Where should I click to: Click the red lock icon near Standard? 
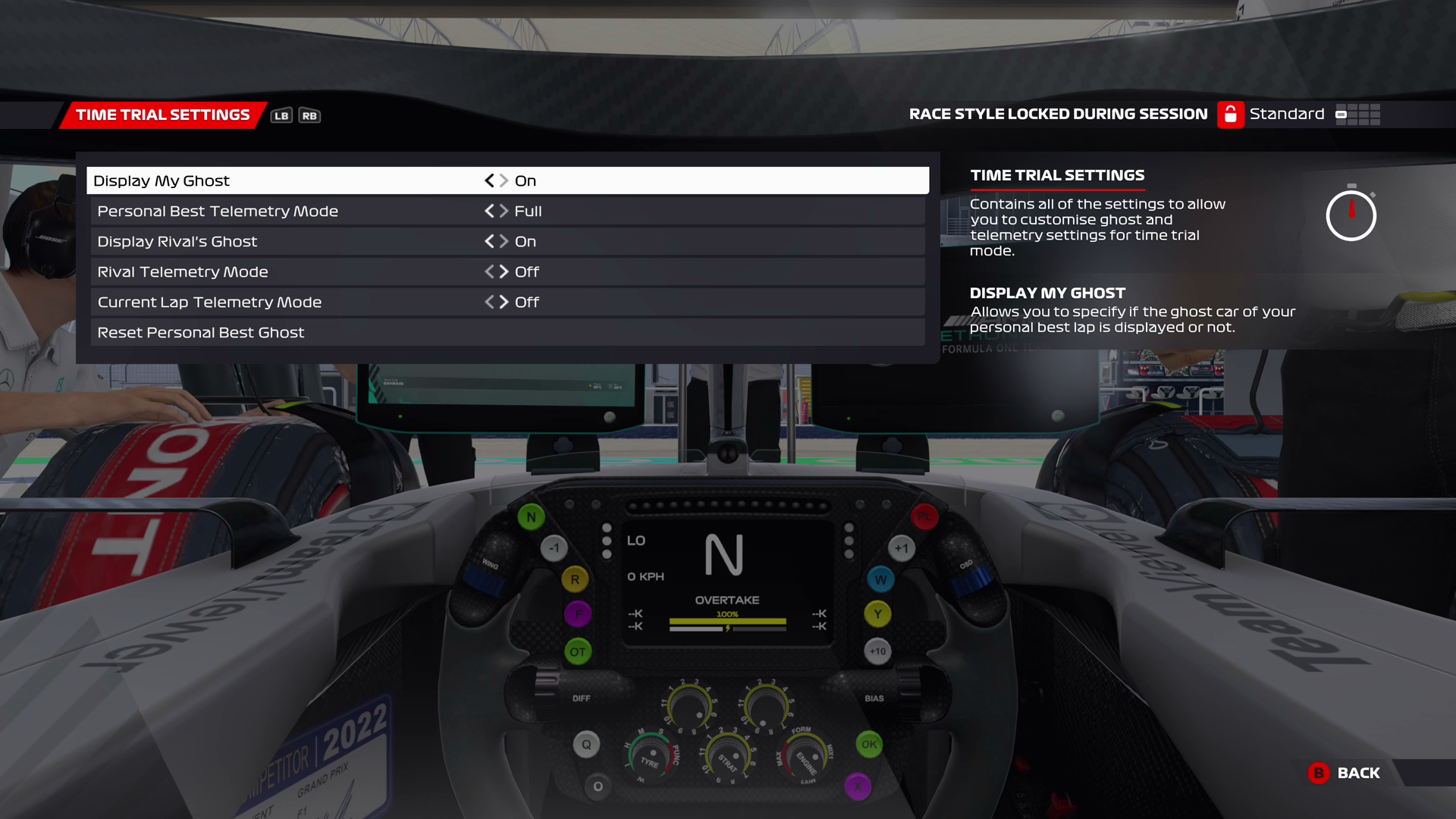click(x=1230, y=115)
